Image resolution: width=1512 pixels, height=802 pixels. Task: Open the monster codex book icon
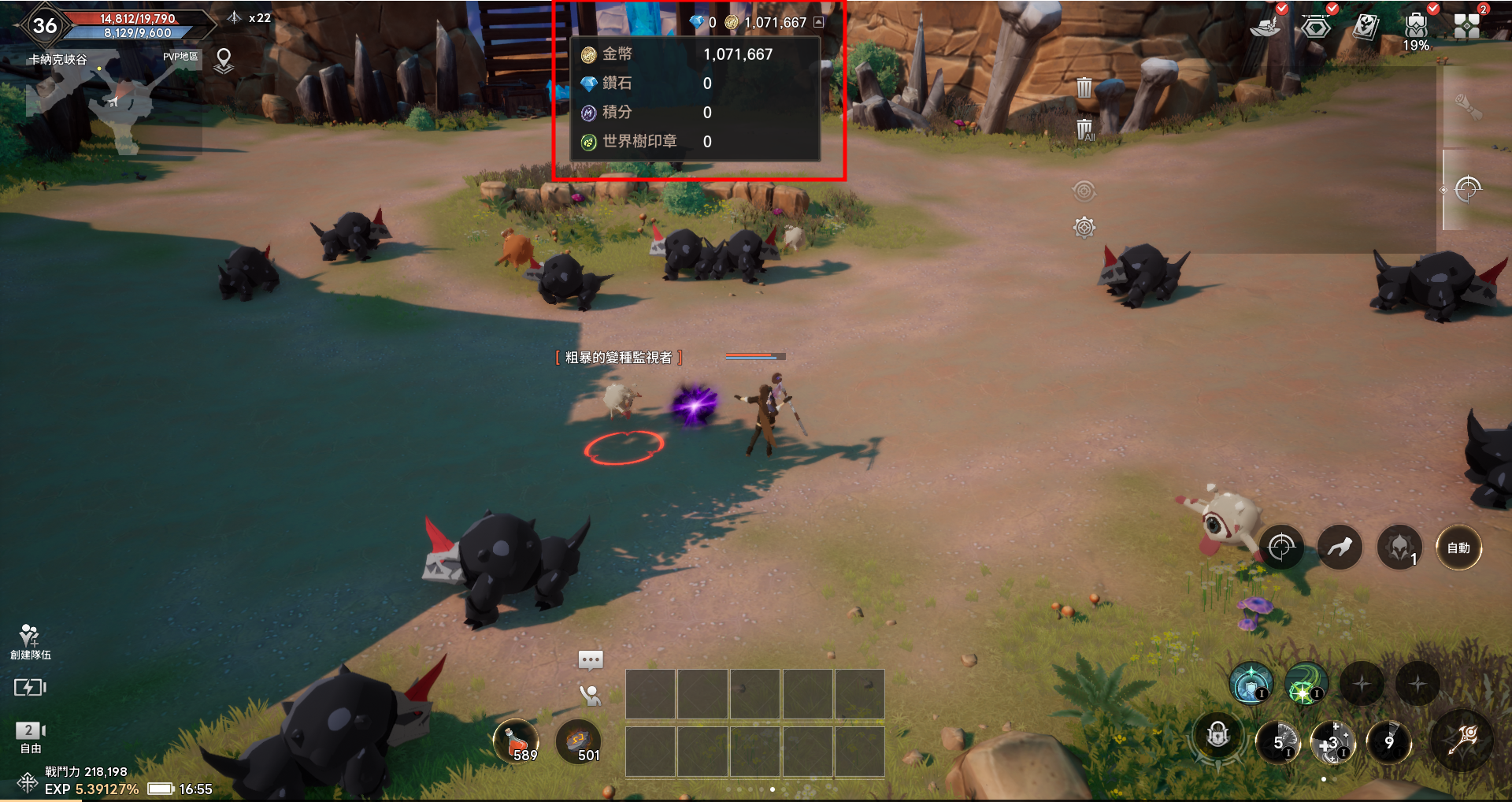(1366, 27)
